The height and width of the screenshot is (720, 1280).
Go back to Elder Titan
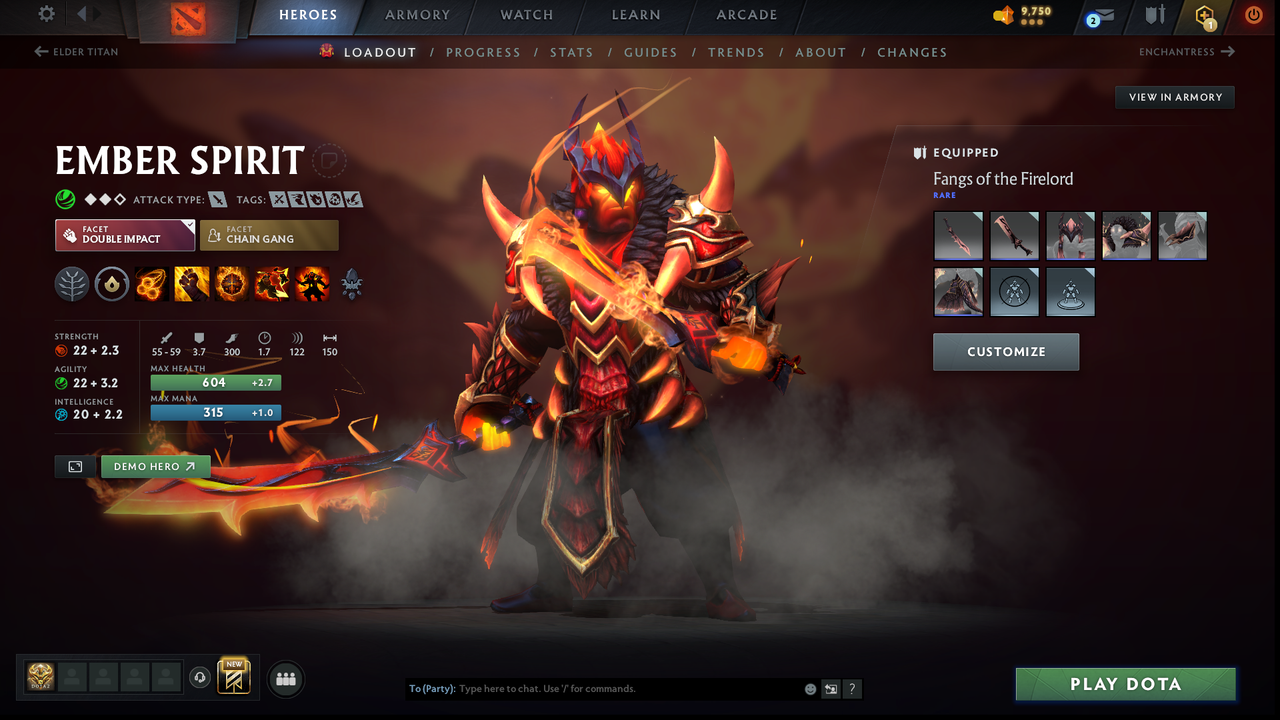pyautogui.click(x=76, y=52)
